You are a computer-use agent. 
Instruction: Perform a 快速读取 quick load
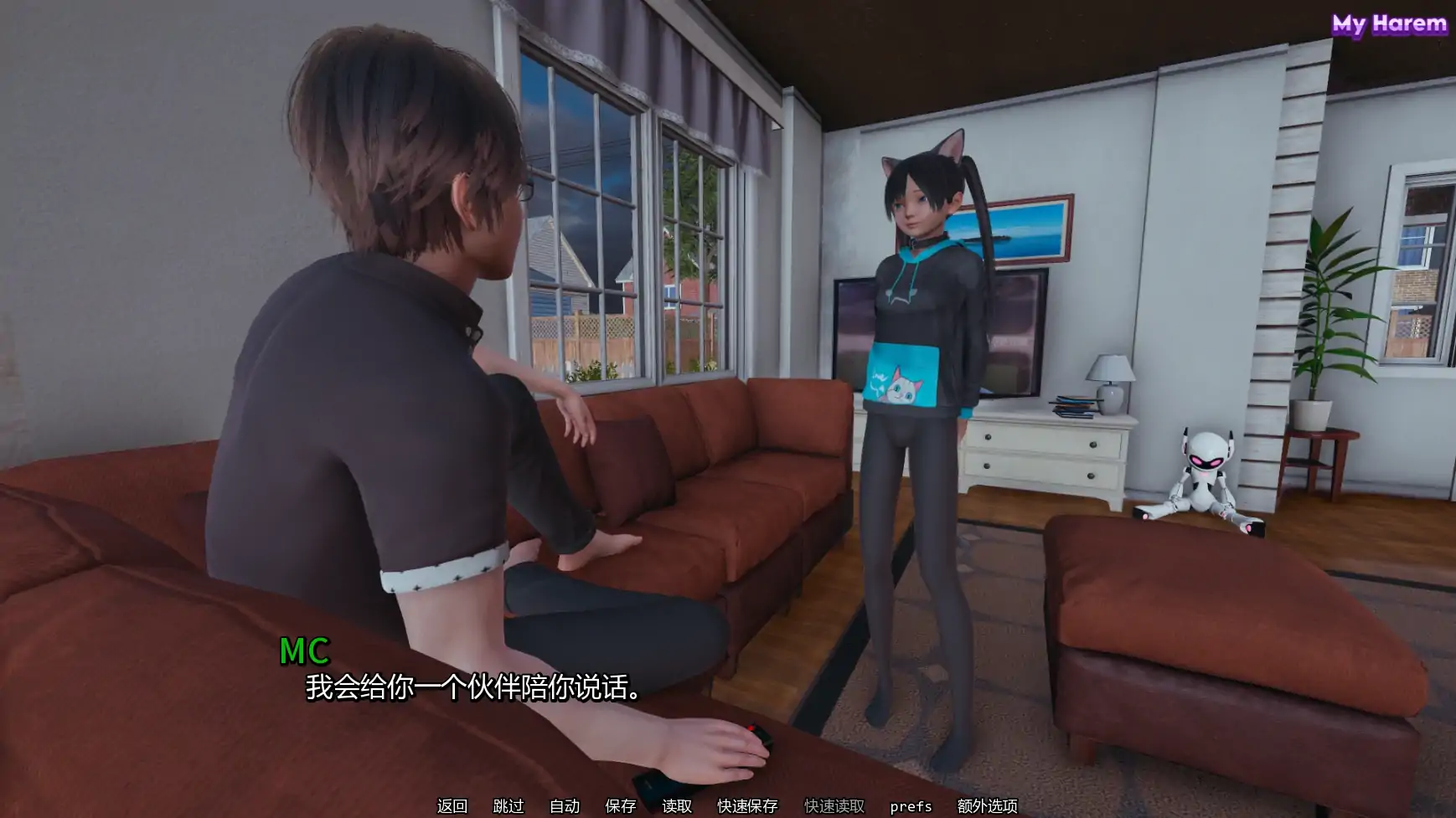coord(834,806)
